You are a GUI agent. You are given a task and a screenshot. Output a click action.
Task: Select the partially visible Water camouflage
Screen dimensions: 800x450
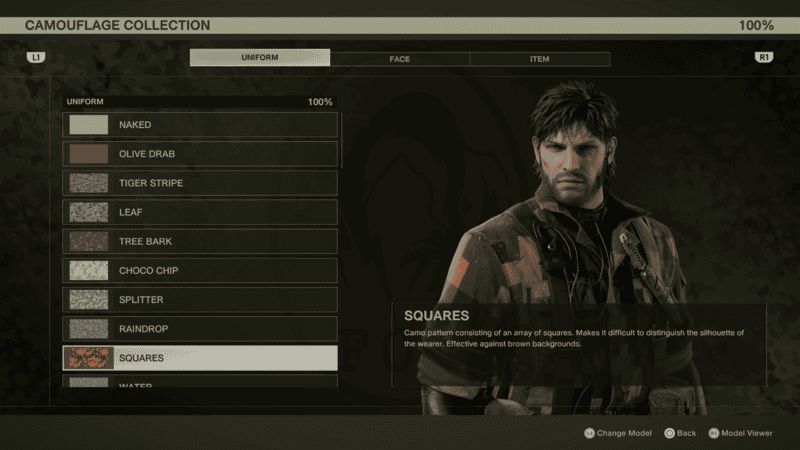click(x=200, y=382)
